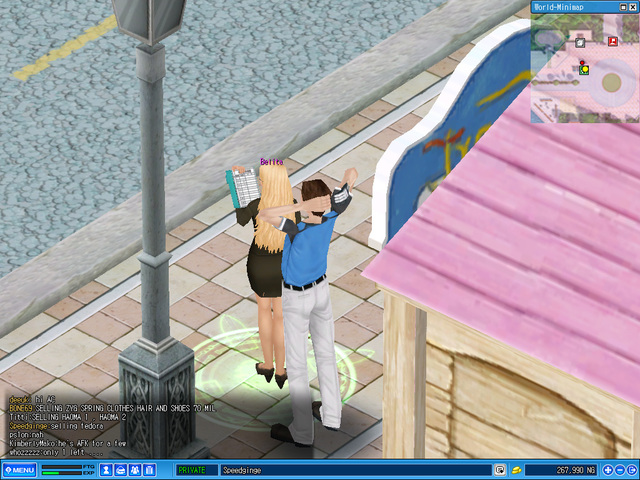This screenshot has height=480, width=640.
Task: Click the chat window icon beside the gold coins
Action: (499, 470)
